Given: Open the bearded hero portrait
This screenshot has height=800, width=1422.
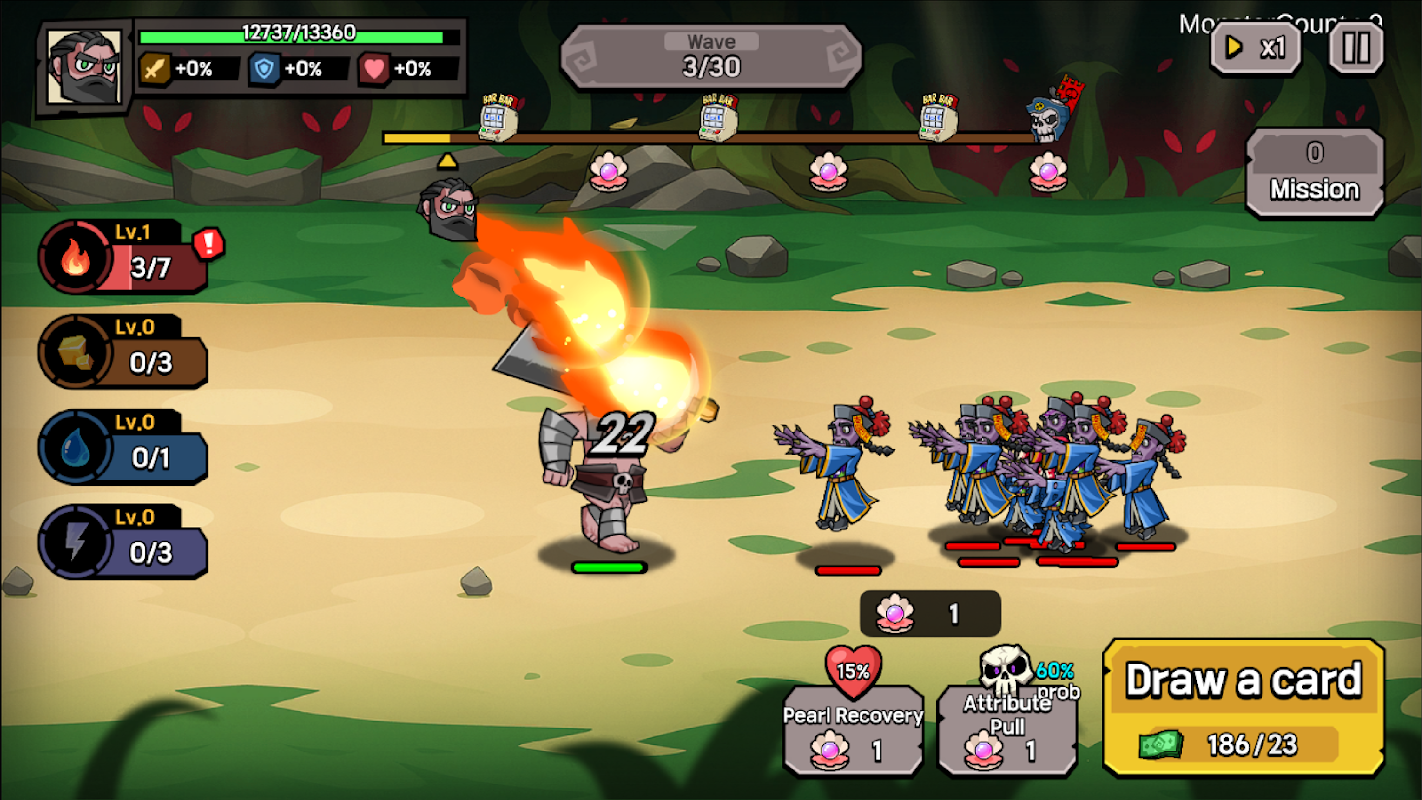Looking at the screenshot, I should click(x=84, y=67).
